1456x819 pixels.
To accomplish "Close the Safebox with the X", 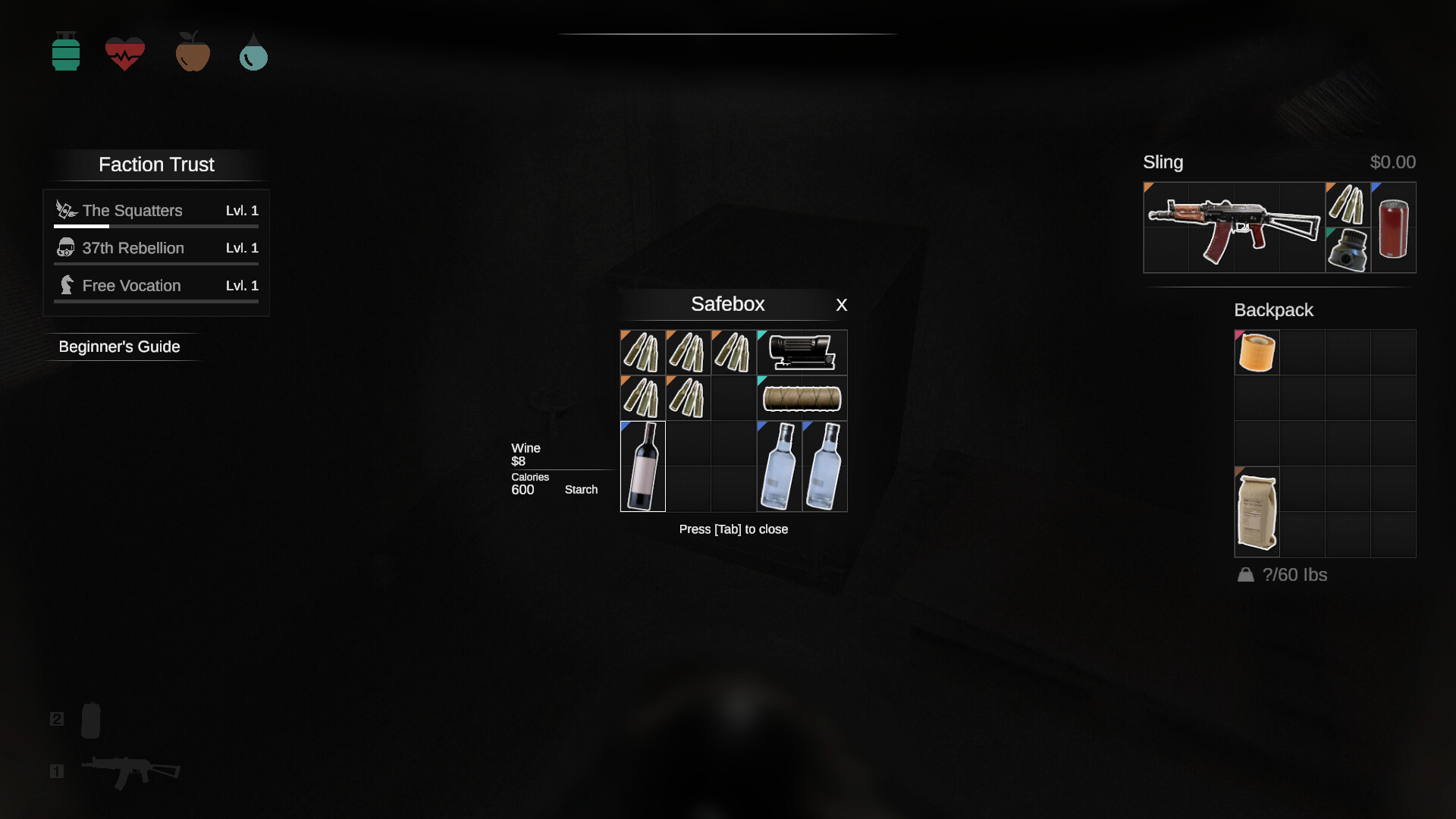I will [841, 305].
